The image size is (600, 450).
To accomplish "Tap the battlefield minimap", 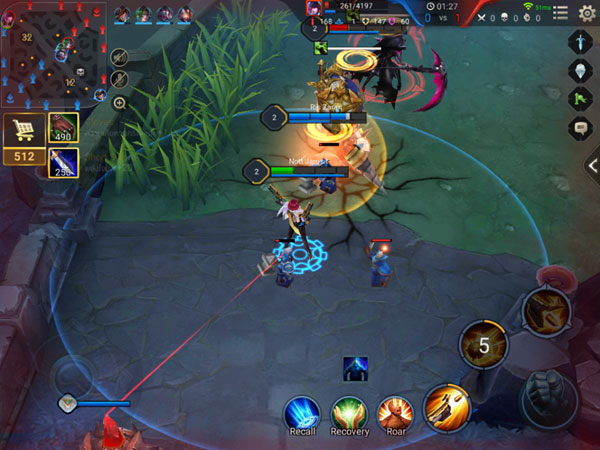I will click(x=55, y=53).
